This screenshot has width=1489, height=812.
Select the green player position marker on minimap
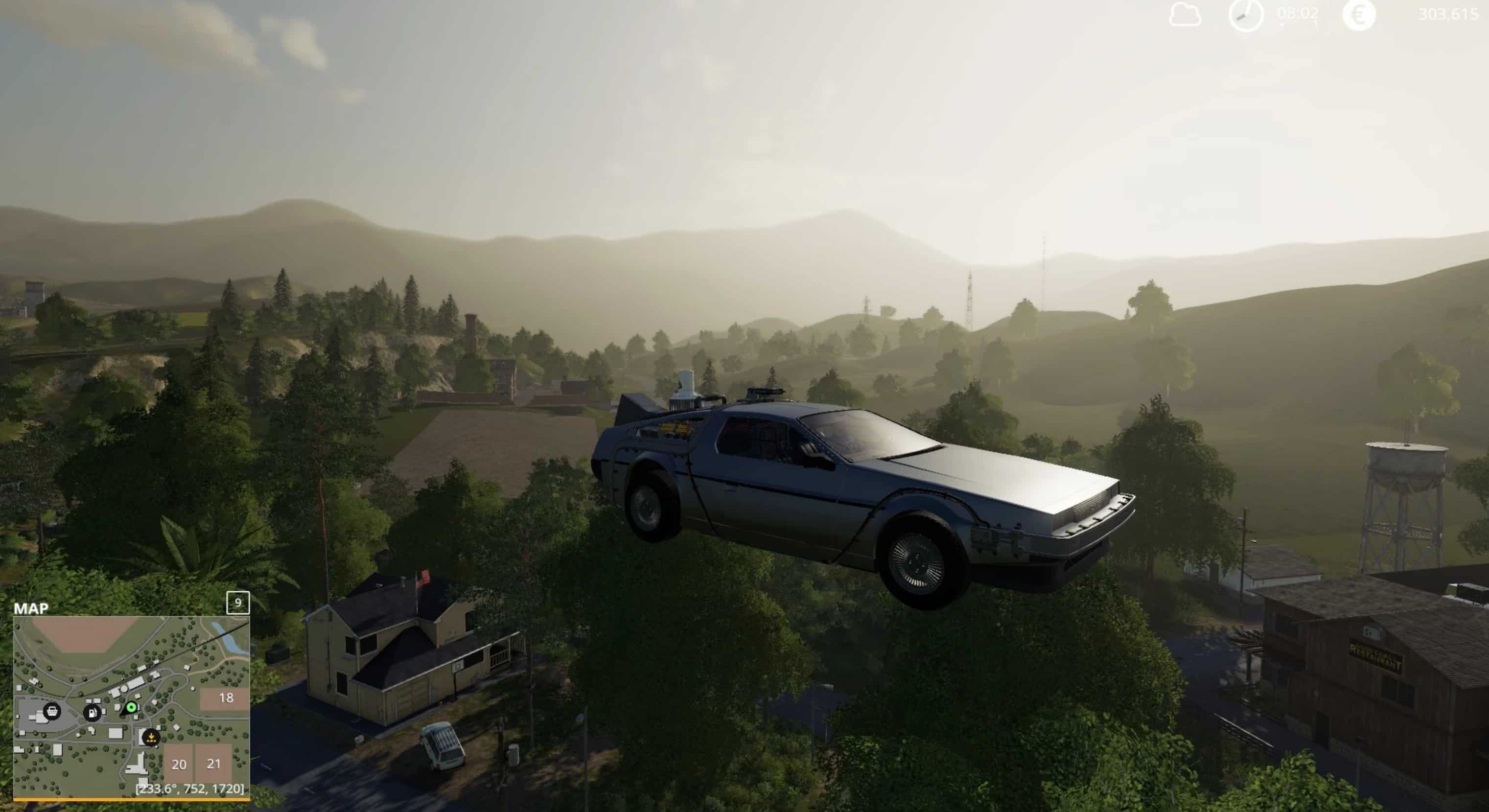(x=131, y=707)
